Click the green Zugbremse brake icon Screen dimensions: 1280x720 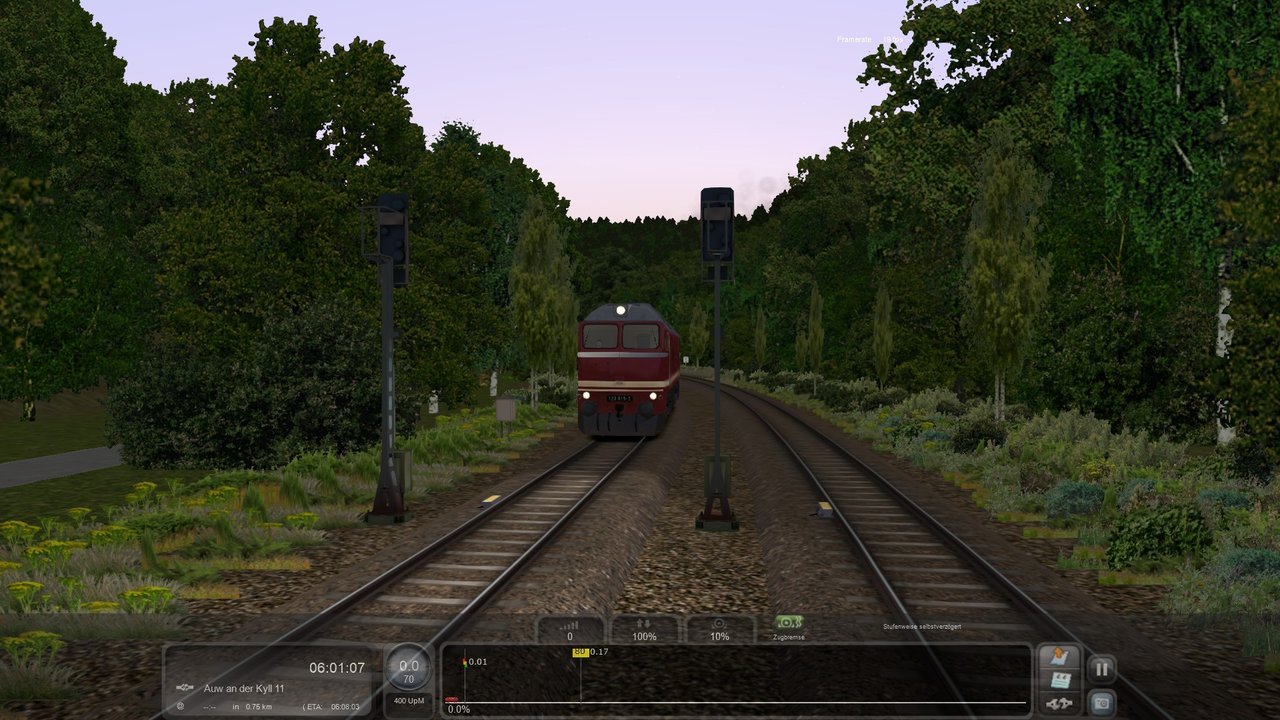(789, 623)
